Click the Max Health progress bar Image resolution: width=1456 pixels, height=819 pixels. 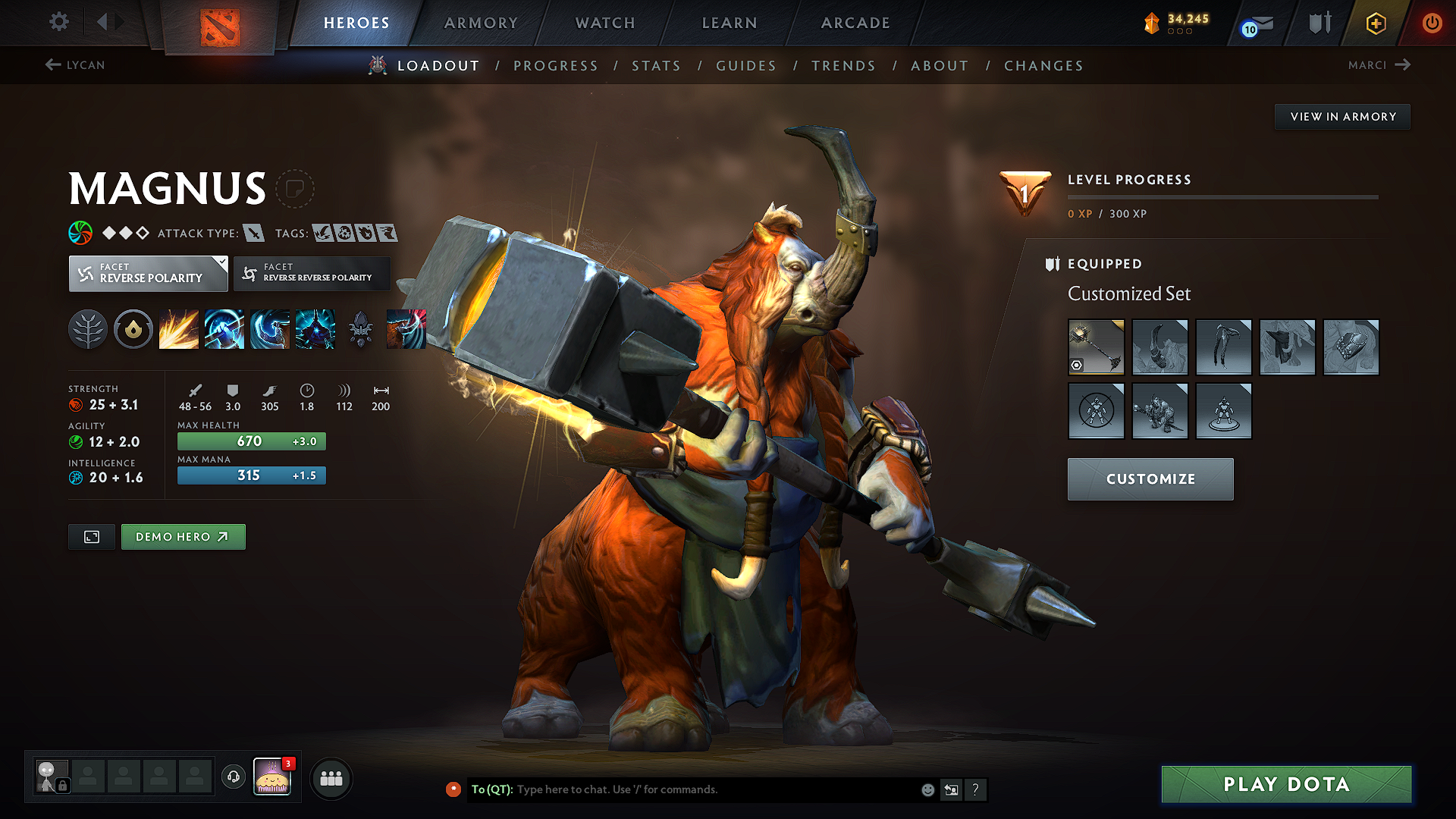[251, 441]
